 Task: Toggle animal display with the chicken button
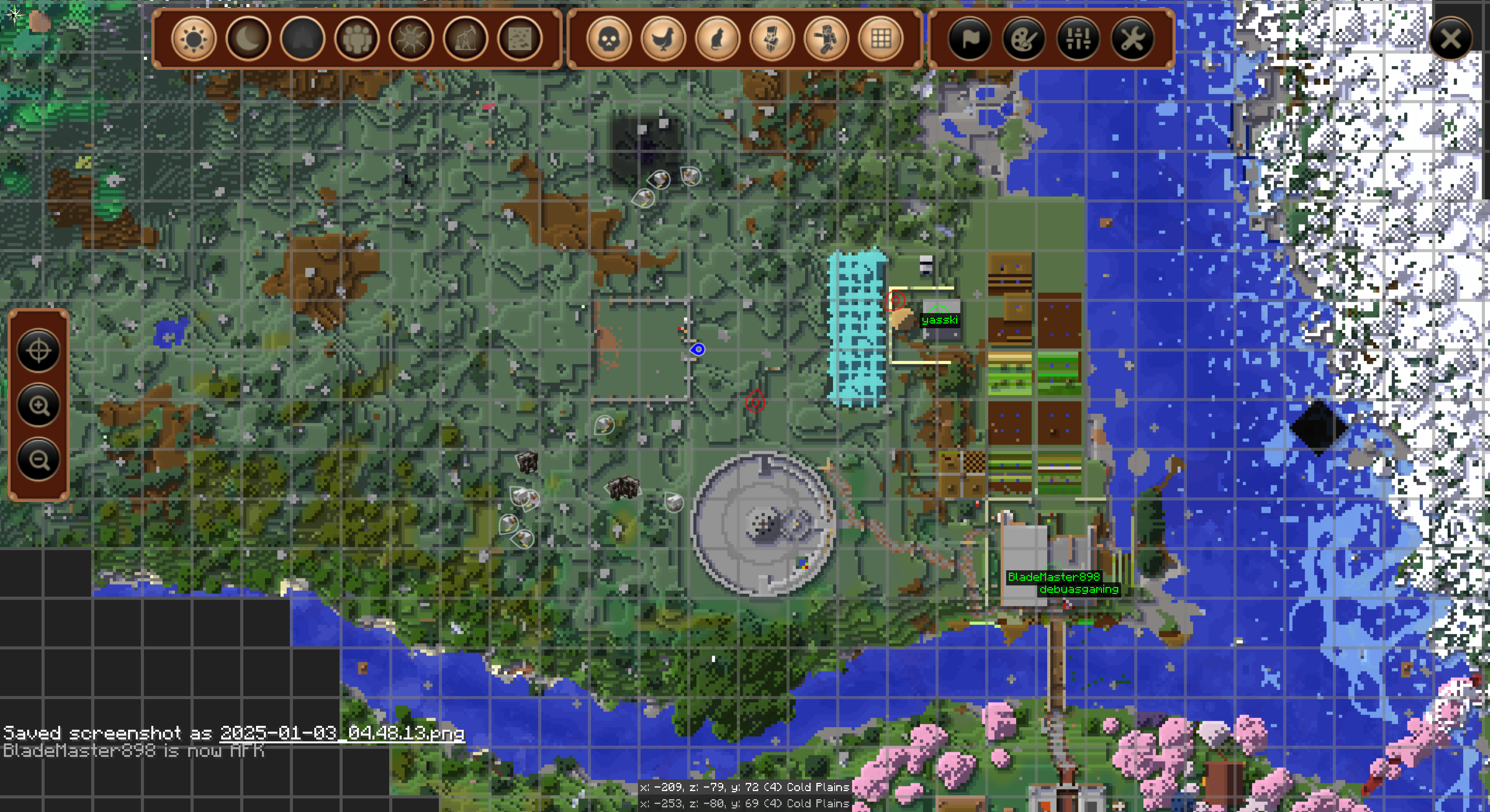pyautogui.click(x=663, y=39)
